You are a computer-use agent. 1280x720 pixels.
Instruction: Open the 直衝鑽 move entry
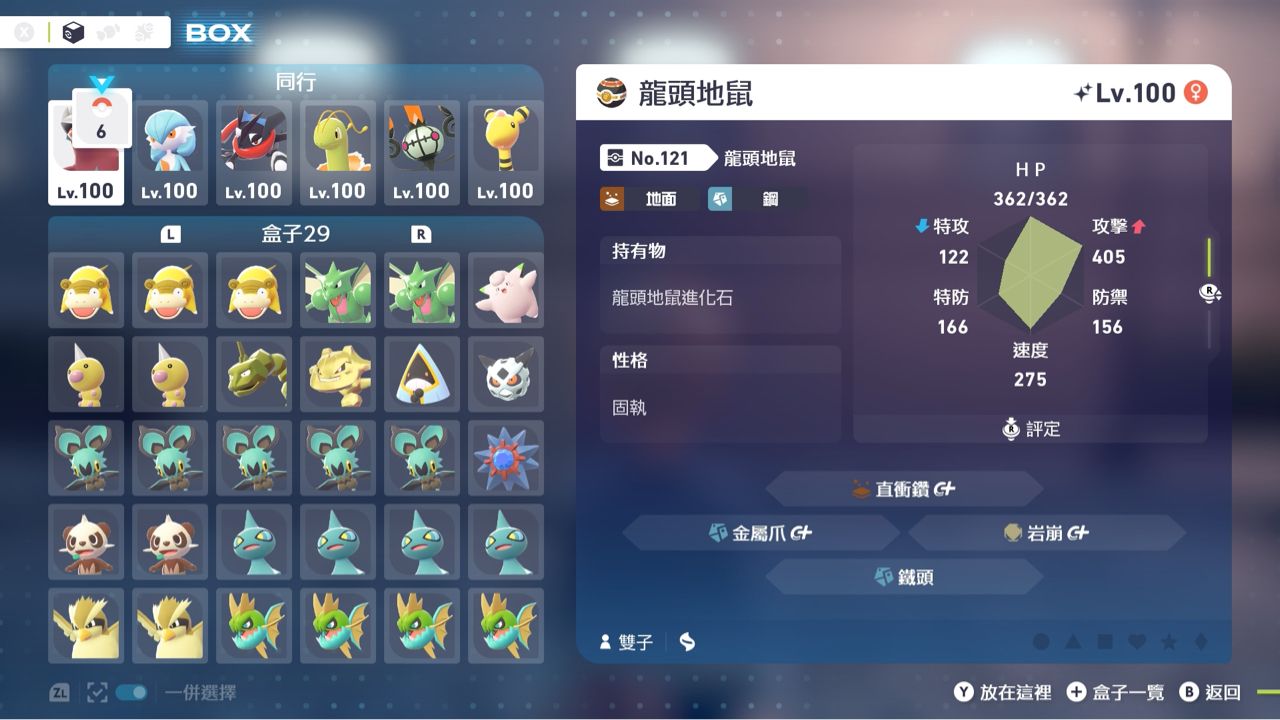click(904, 489)
